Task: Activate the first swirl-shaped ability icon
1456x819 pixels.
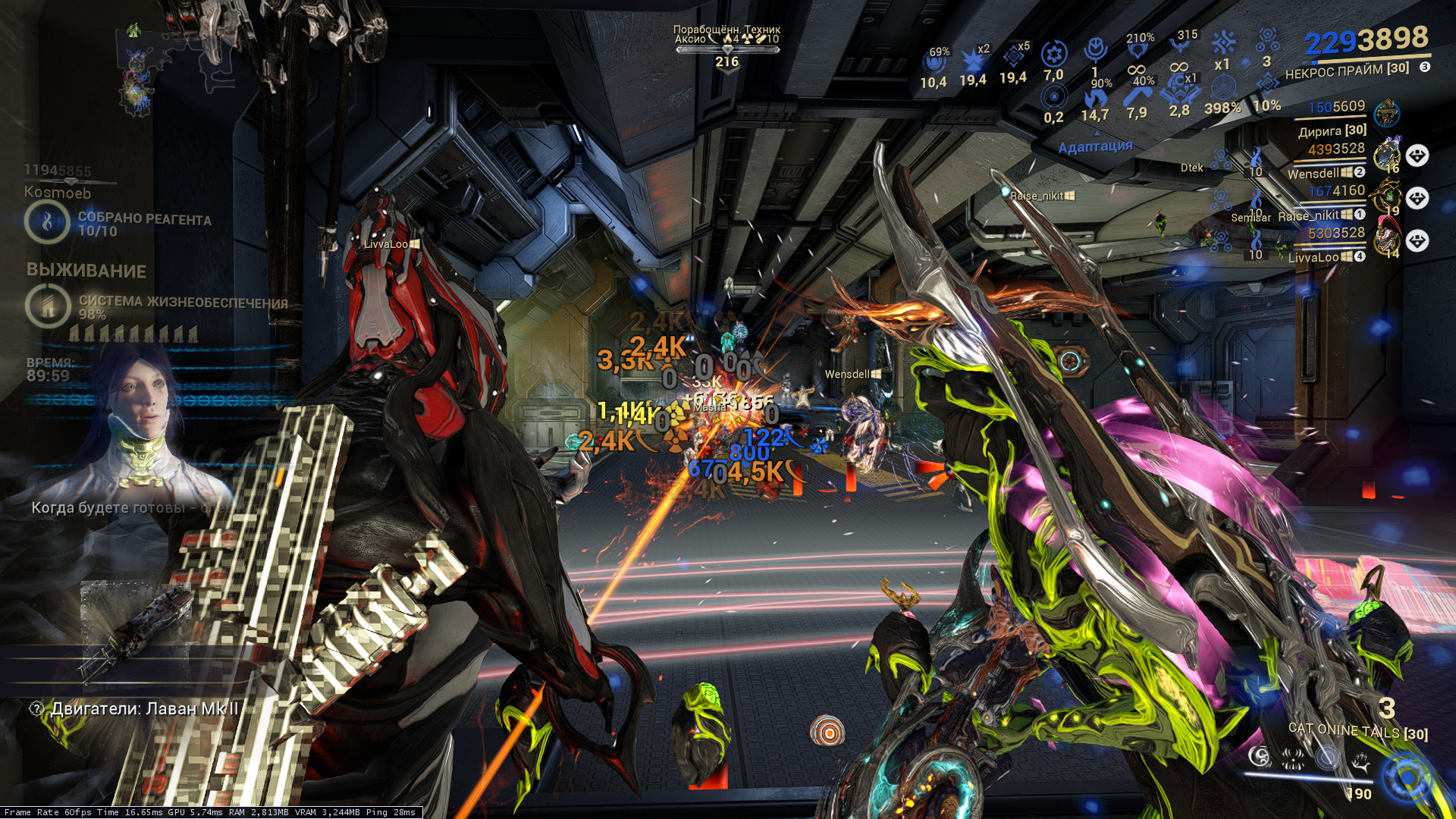Action: click(1260, 756)
